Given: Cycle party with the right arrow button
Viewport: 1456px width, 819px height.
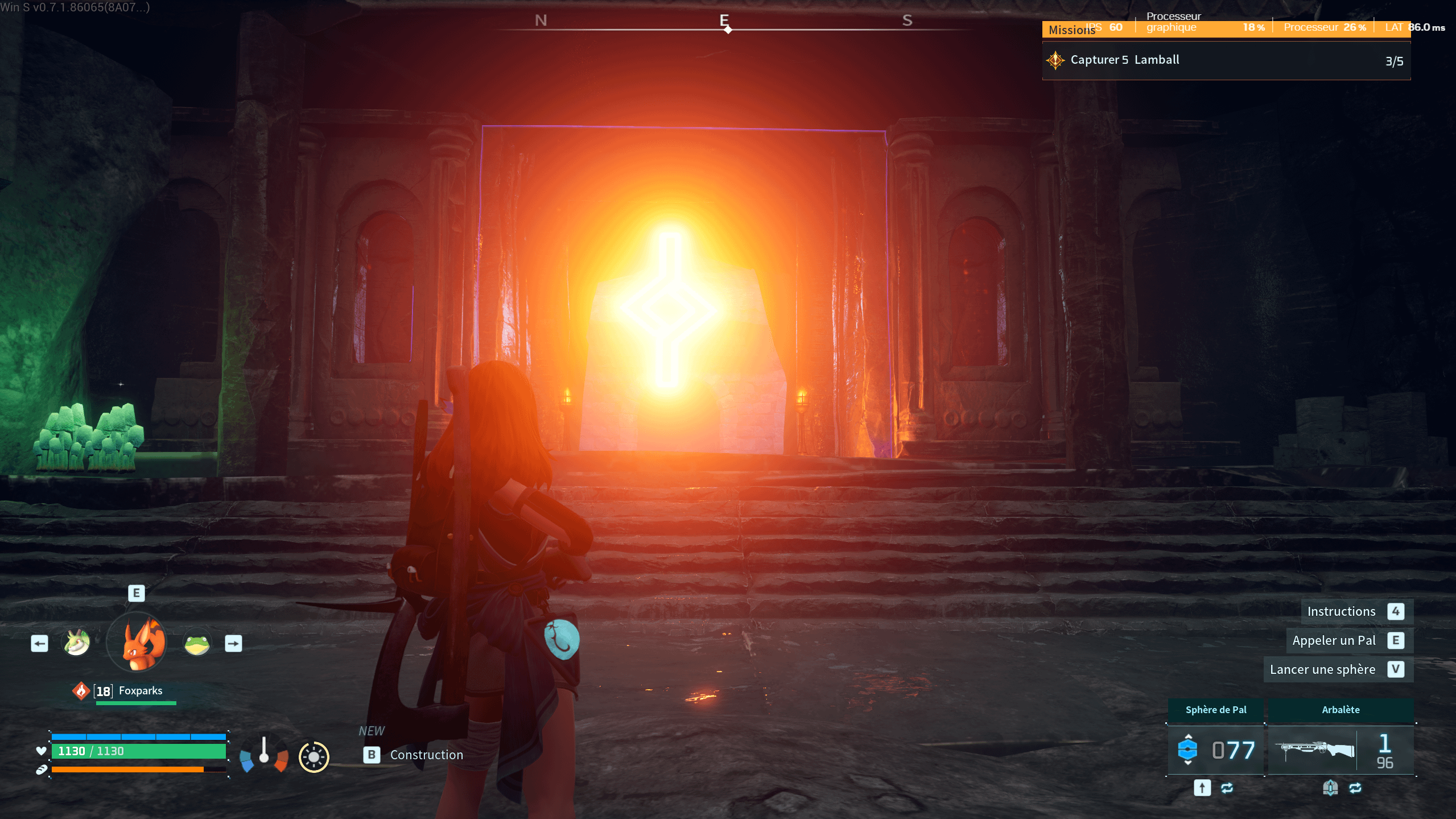Looking at the screenshot, I should pos(233,644).
